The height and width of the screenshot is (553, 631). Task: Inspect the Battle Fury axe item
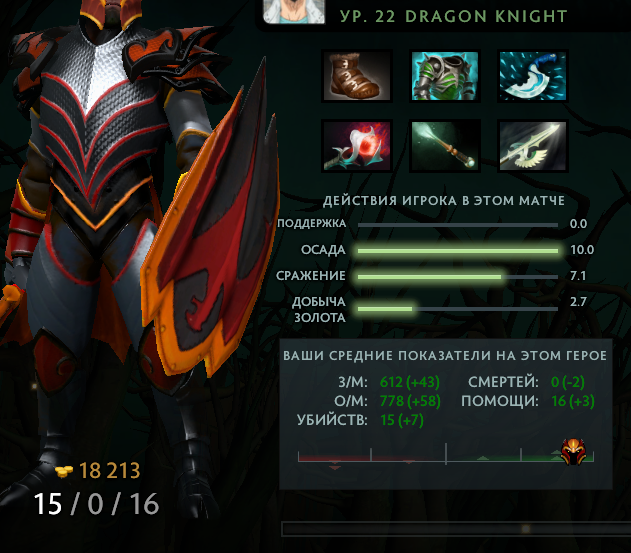click(534, 76)
